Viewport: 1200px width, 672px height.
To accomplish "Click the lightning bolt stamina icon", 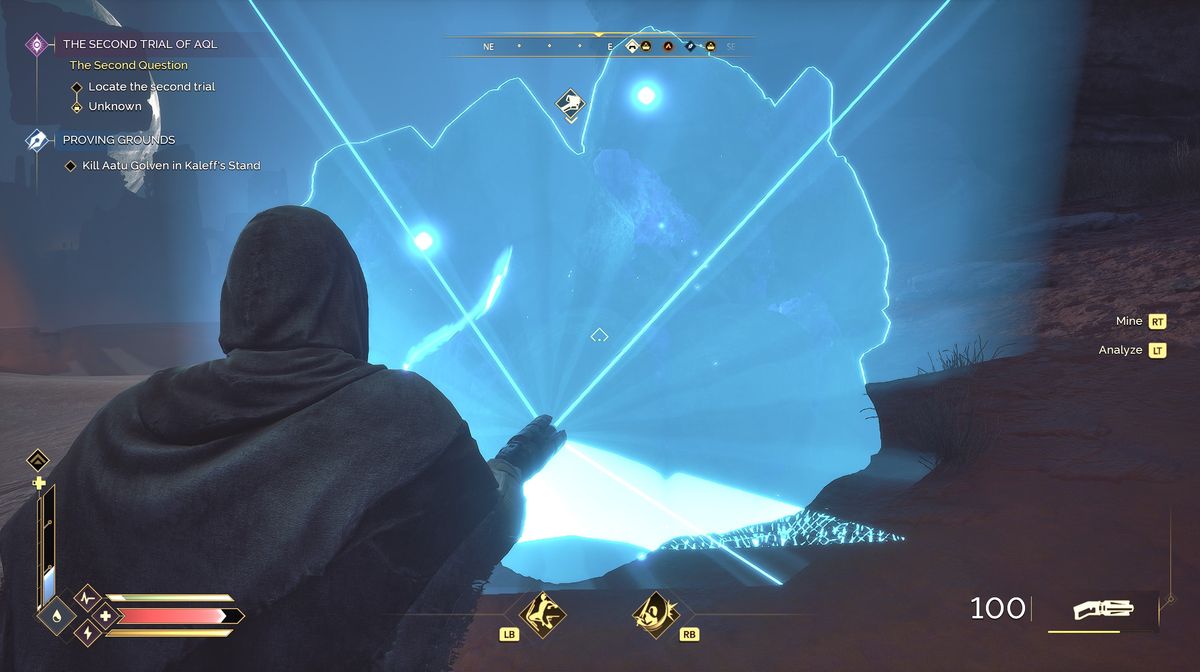I will pos(86,633).
